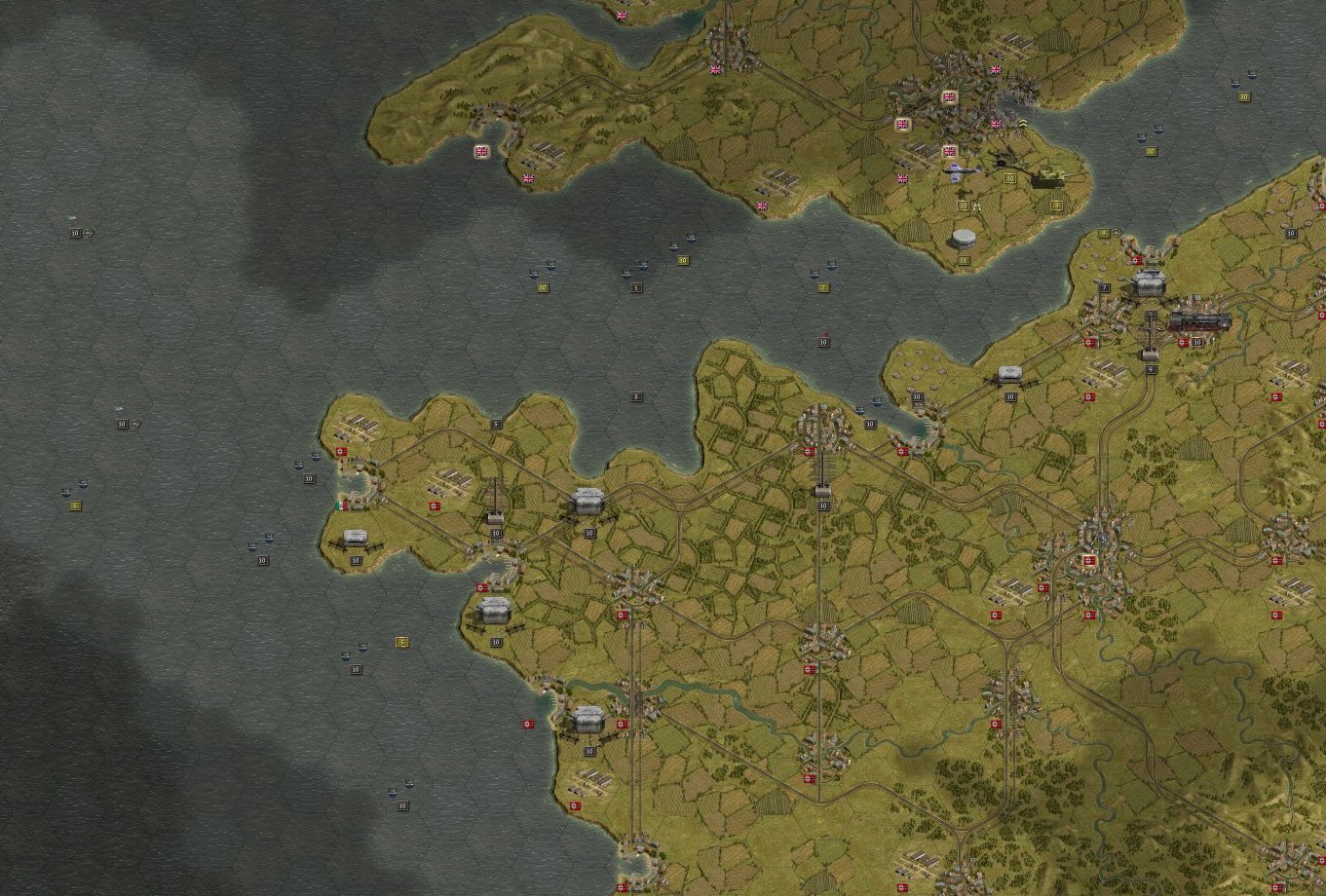Screen dimensions: 1326x896
Task: Select the black locomotive on the railway line
Action: pyautogui.click(x=1200, y=321)
